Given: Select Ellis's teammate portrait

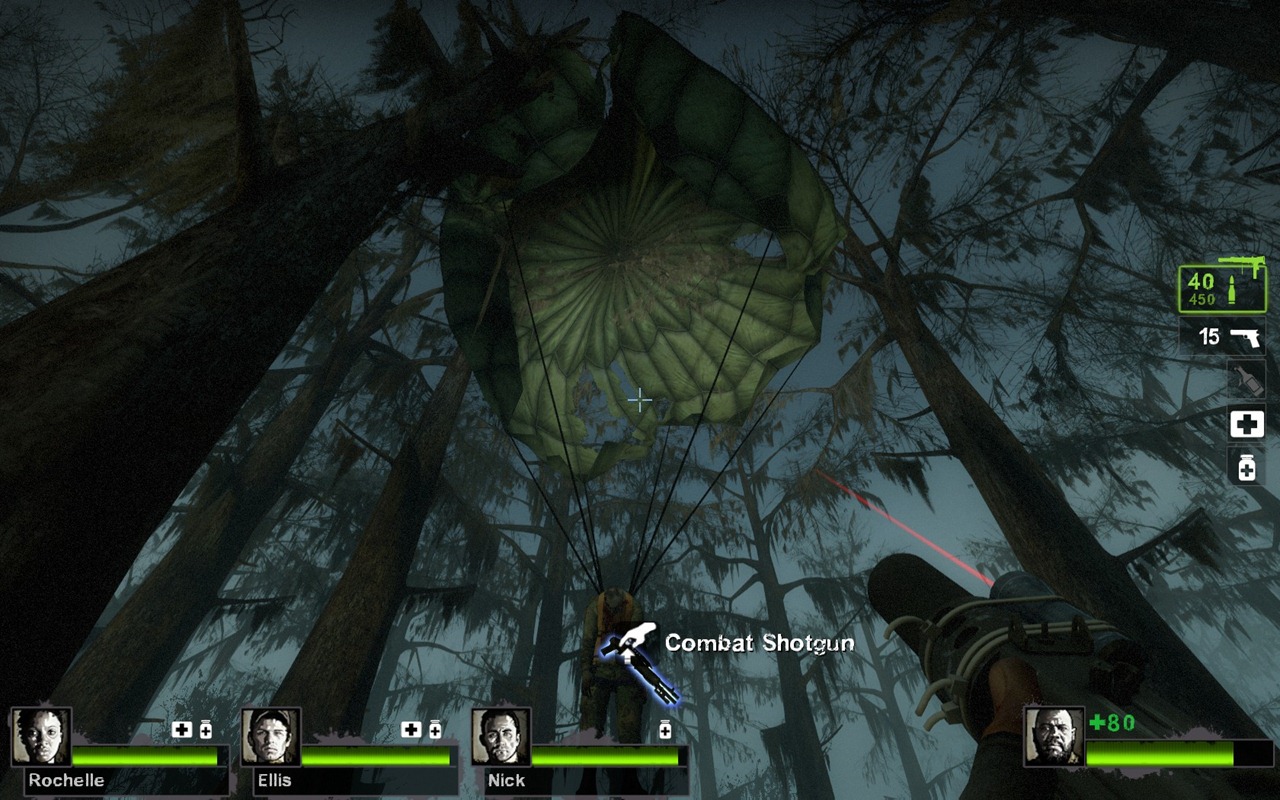Looking at the screenshot, I should click(271, 737).
